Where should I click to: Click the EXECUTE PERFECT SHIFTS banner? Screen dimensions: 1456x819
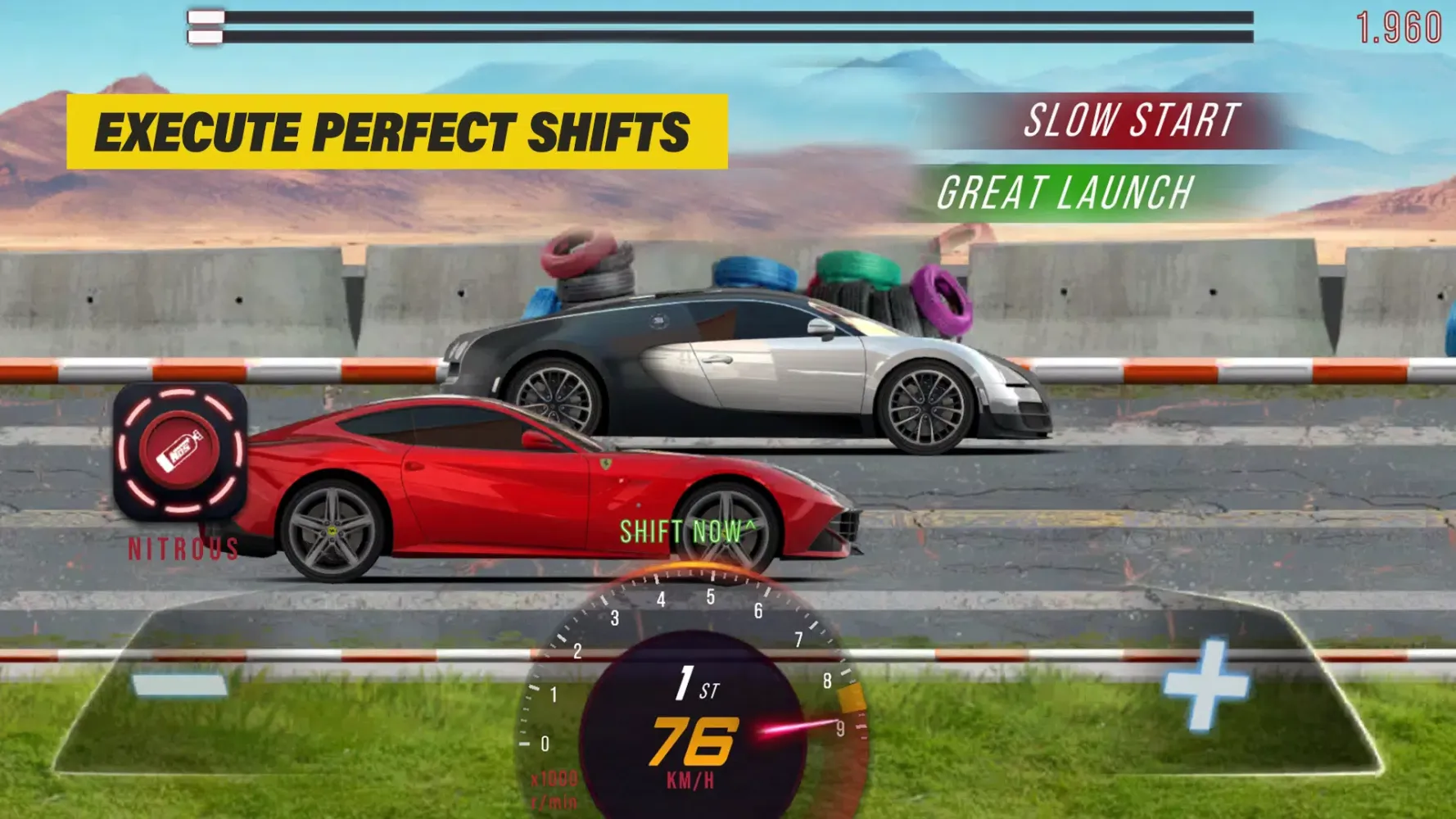pos(396,129)
